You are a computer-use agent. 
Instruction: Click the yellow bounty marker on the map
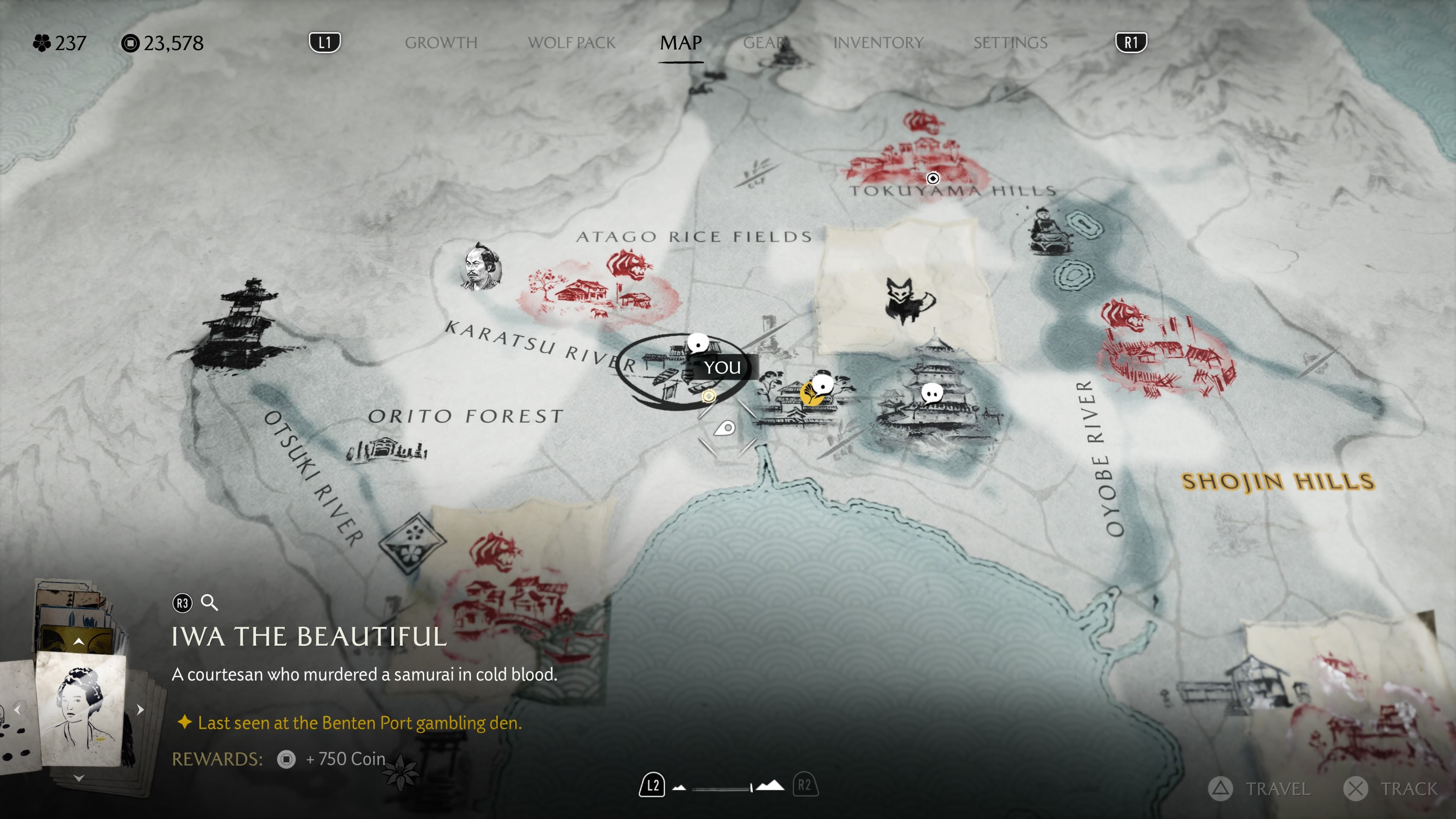[x=811, y=394]
